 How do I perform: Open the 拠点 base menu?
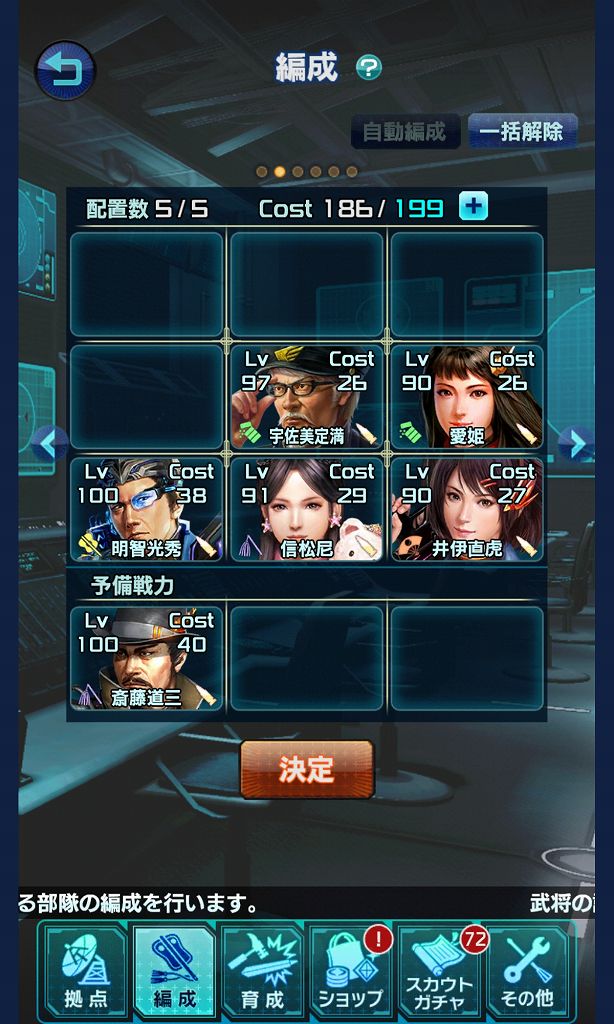coord(85,971)
